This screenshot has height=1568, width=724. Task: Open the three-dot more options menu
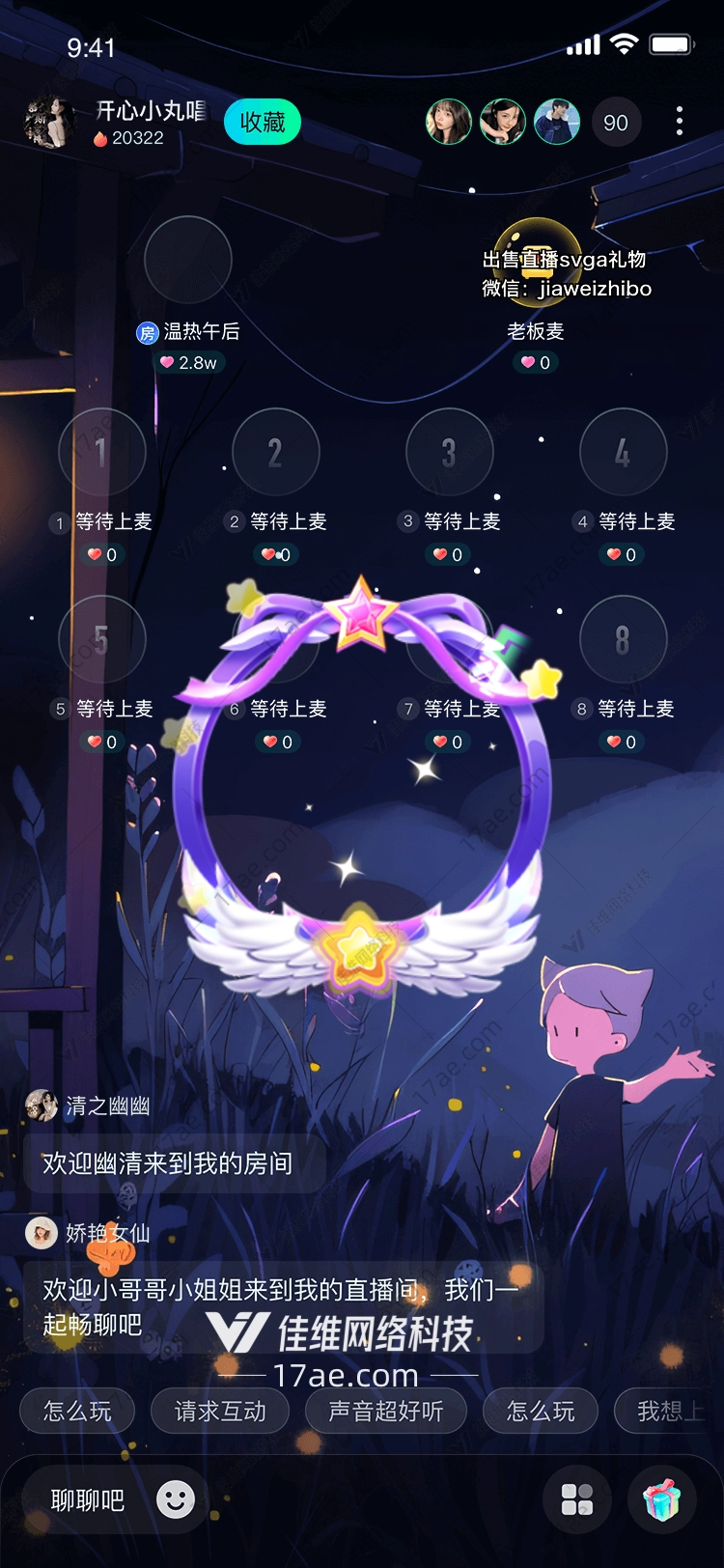tap(680, 122)
